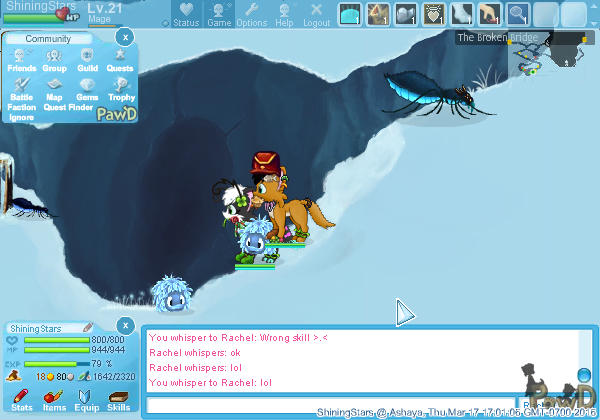
Task: Close the Community panel
Action: click(x=123, y=37)
